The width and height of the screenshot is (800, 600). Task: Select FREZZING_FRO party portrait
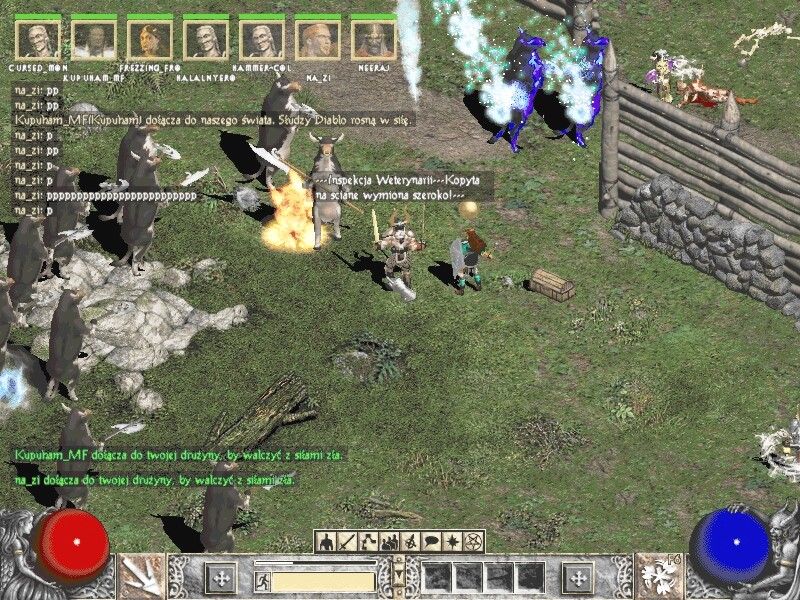click(x=149, y=40)
